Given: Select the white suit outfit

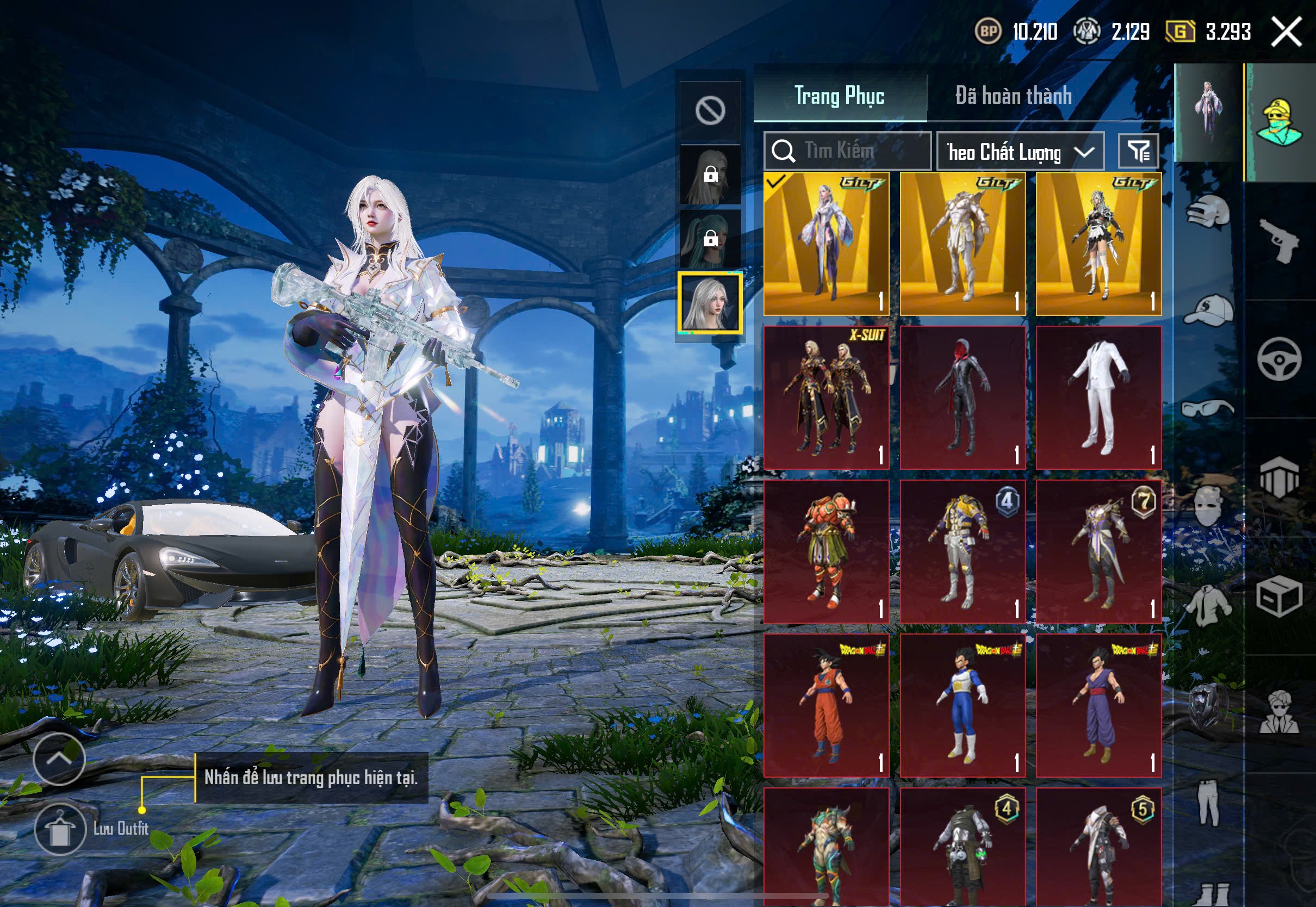Looking at the screenshot, I should point(1098,397).
